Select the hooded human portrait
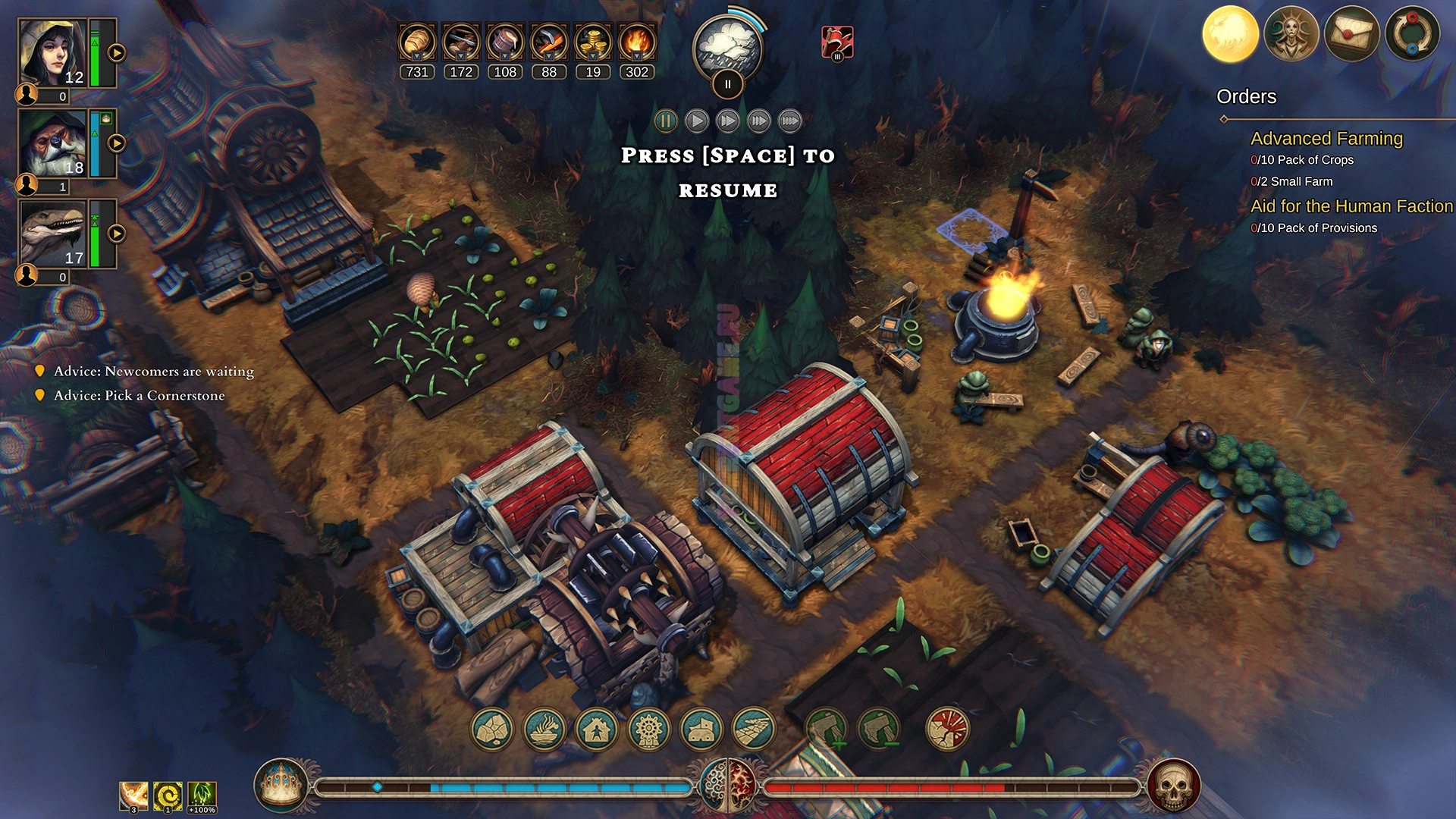Image resolution: width=1456 pixels, height=819 pixels. pos(53,53)
